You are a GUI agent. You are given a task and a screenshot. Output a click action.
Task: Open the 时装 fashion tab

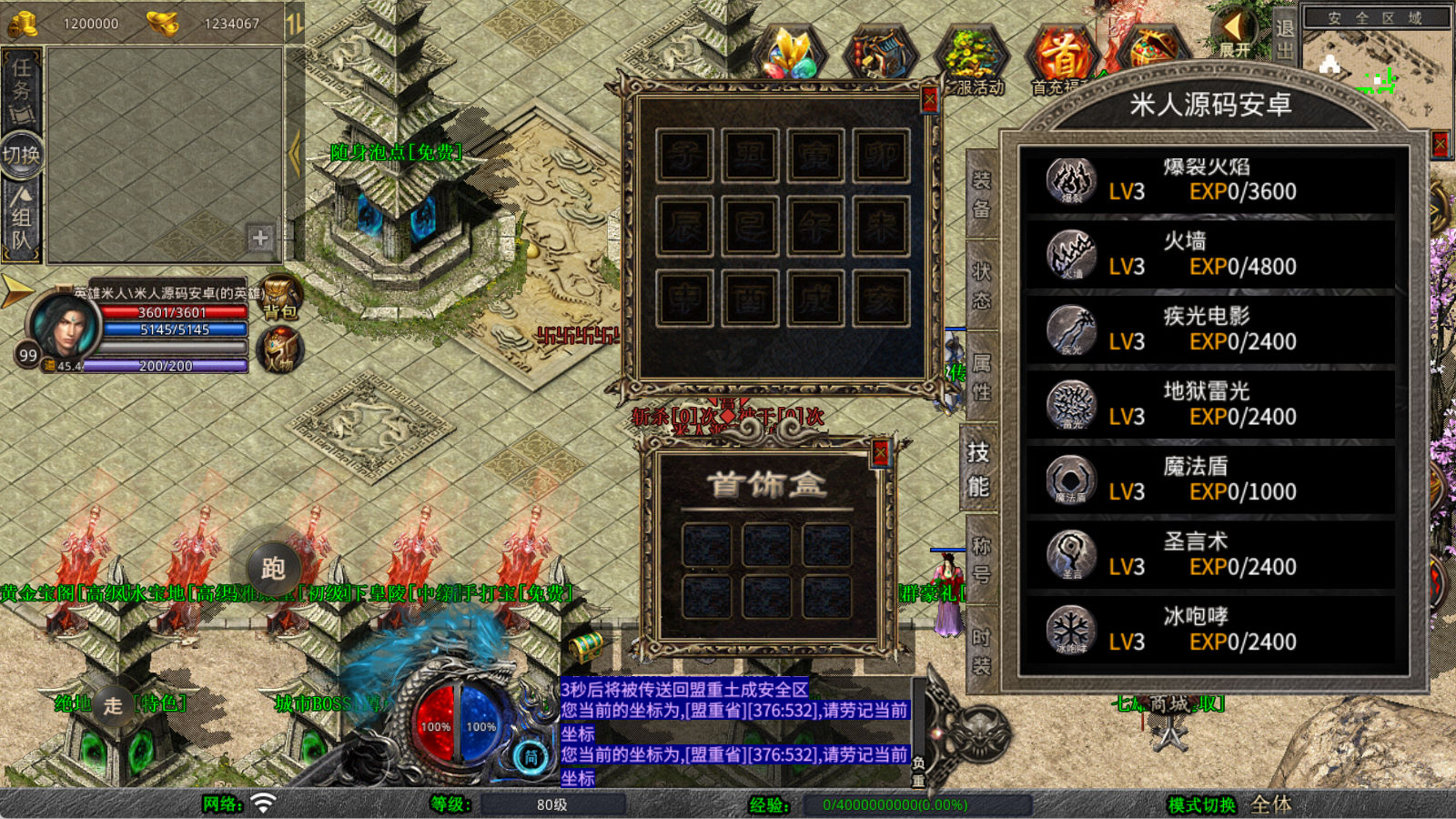pyautogui.click(x=981, y=650)
